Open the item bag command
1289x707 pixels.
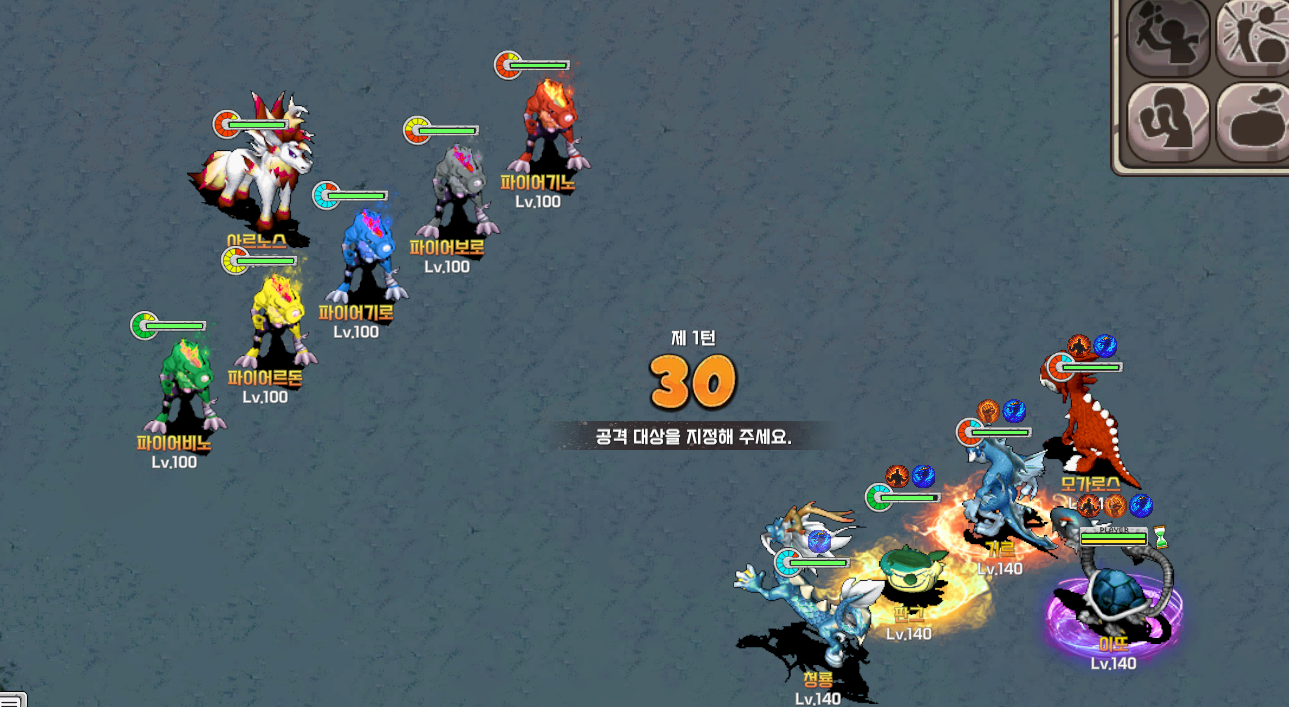[1254, 122]
